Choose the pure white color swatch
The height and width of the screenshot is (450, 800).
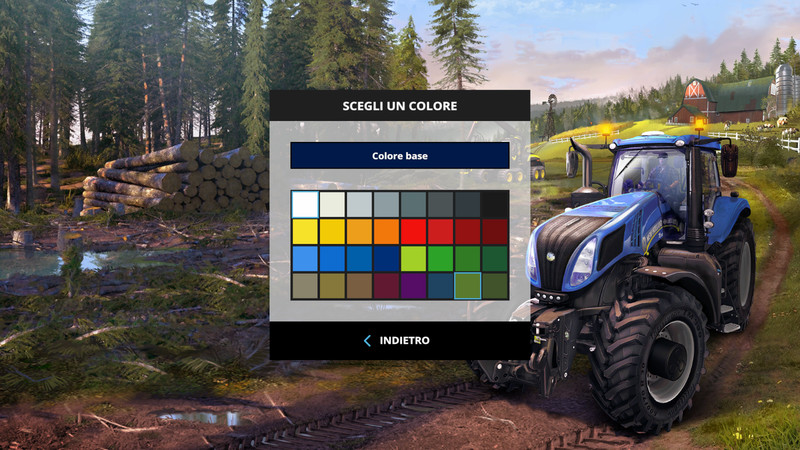pyautogui.click(x=305, y=204)
